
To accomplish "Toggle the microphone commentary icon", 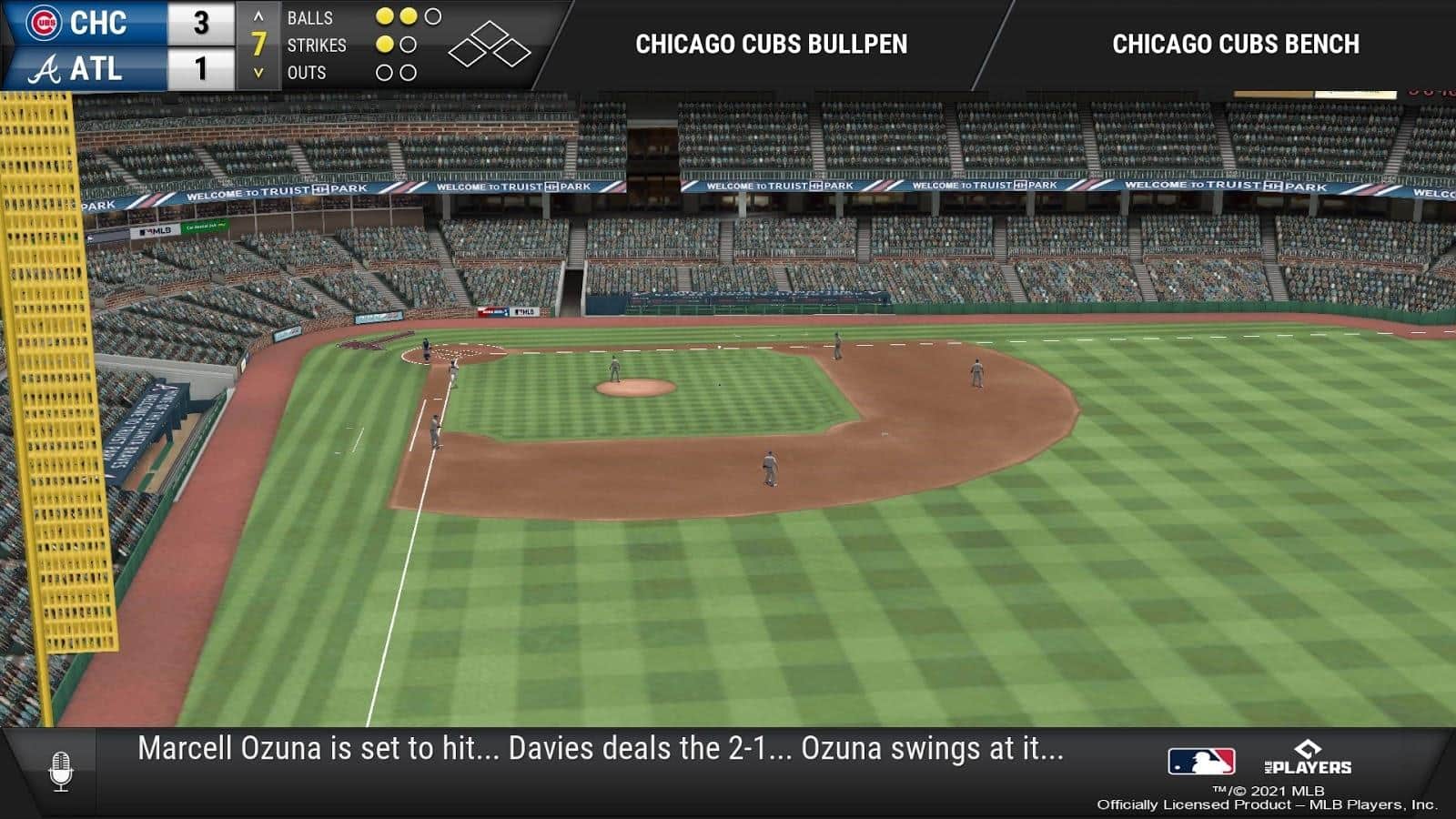I will coord(61,771).
